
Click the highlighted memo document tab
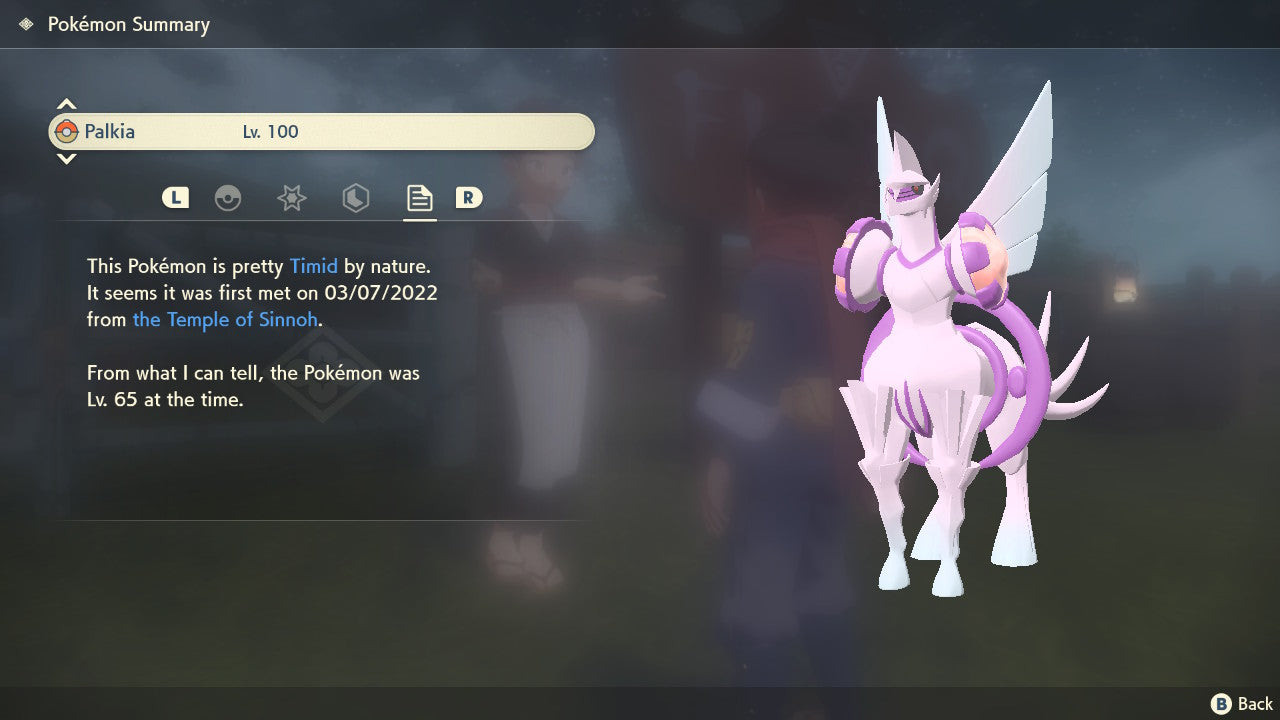[419, 197]
